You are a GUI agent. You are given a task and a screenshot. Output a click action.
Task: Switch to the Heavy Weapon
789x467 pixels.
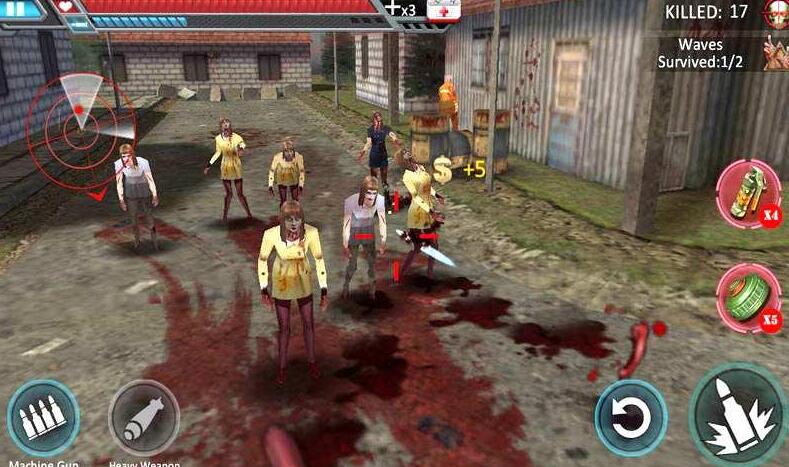click(144, 418)
